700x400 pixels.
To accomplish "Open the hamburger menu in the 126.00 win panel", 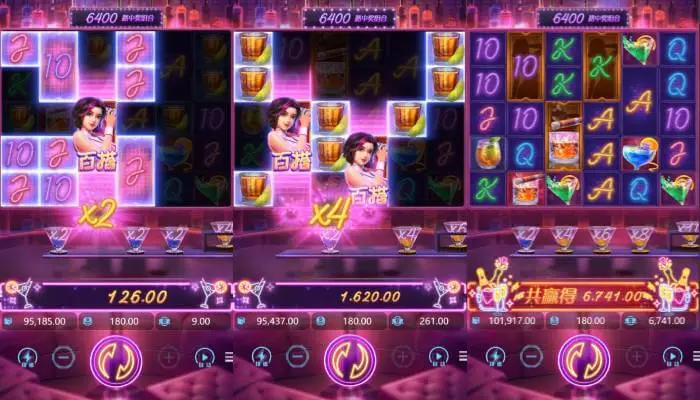I will coord(229,357).
